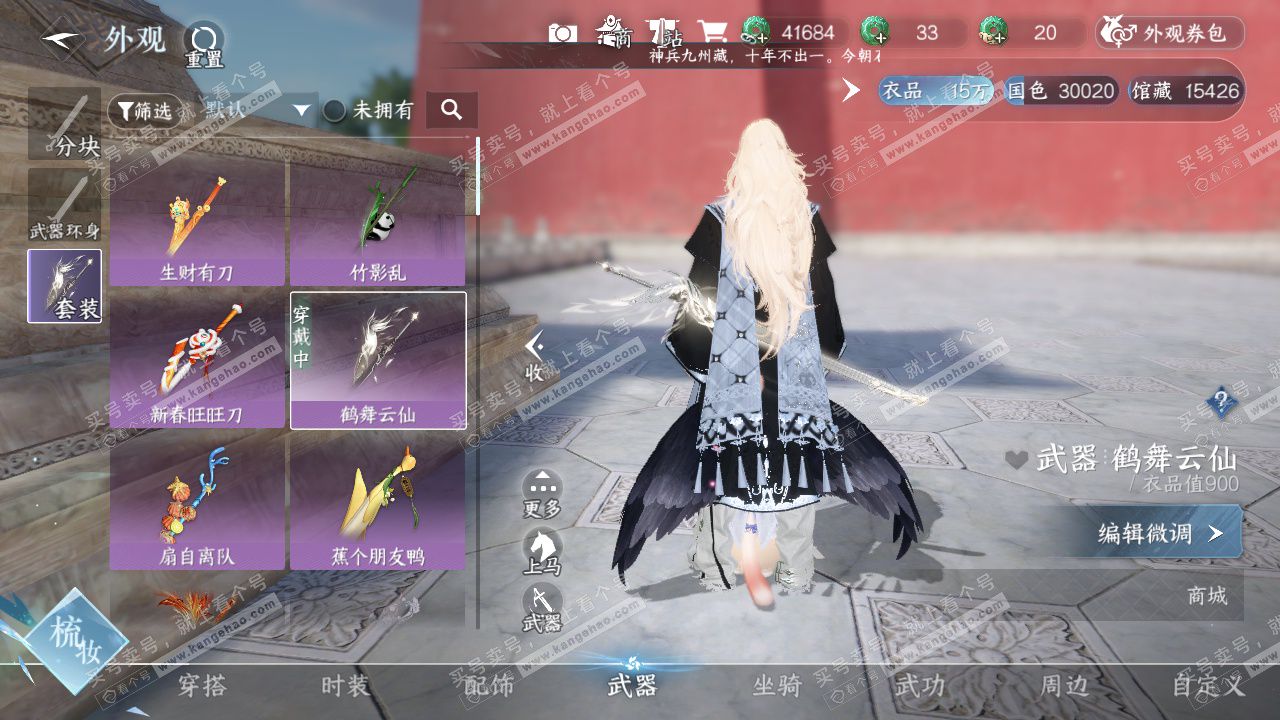Go back using the top-left arrow
Image resolution: width=1280 pixels, height=720 pixels.
(x=61, y=40)
